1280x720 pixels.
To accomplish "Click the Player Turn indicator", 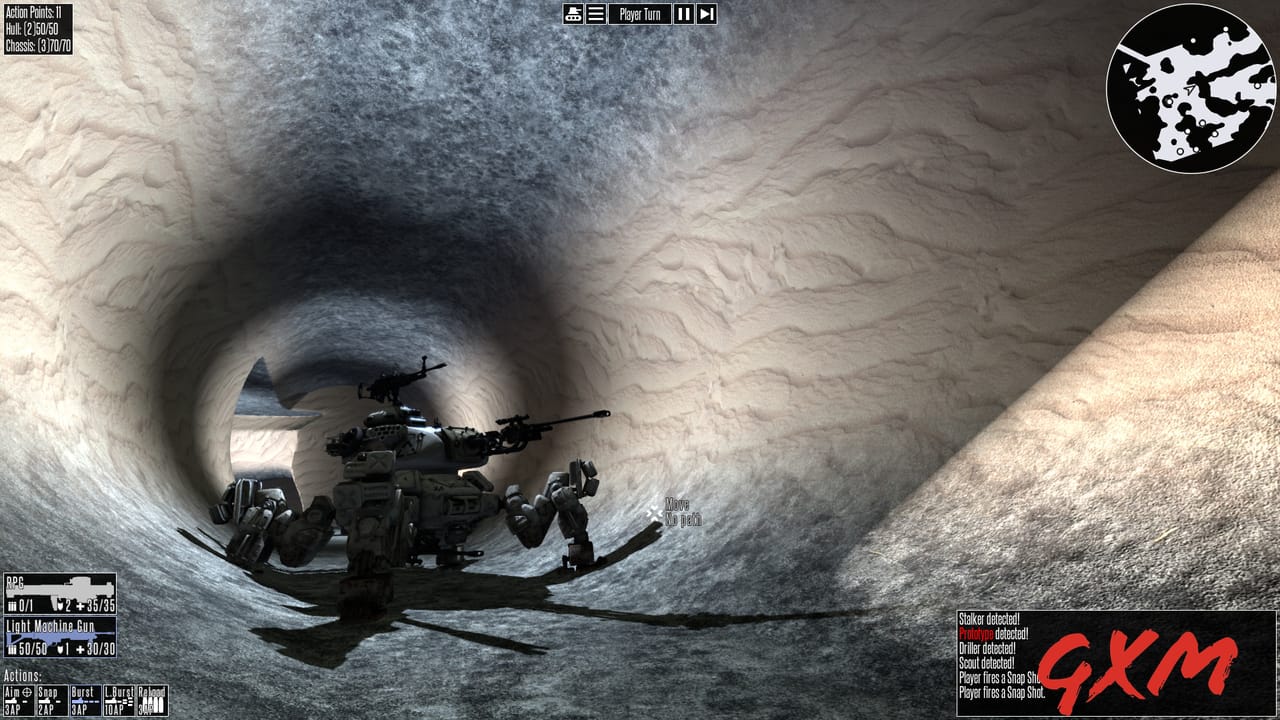I will pyautogui.click(x=640, y=13).
